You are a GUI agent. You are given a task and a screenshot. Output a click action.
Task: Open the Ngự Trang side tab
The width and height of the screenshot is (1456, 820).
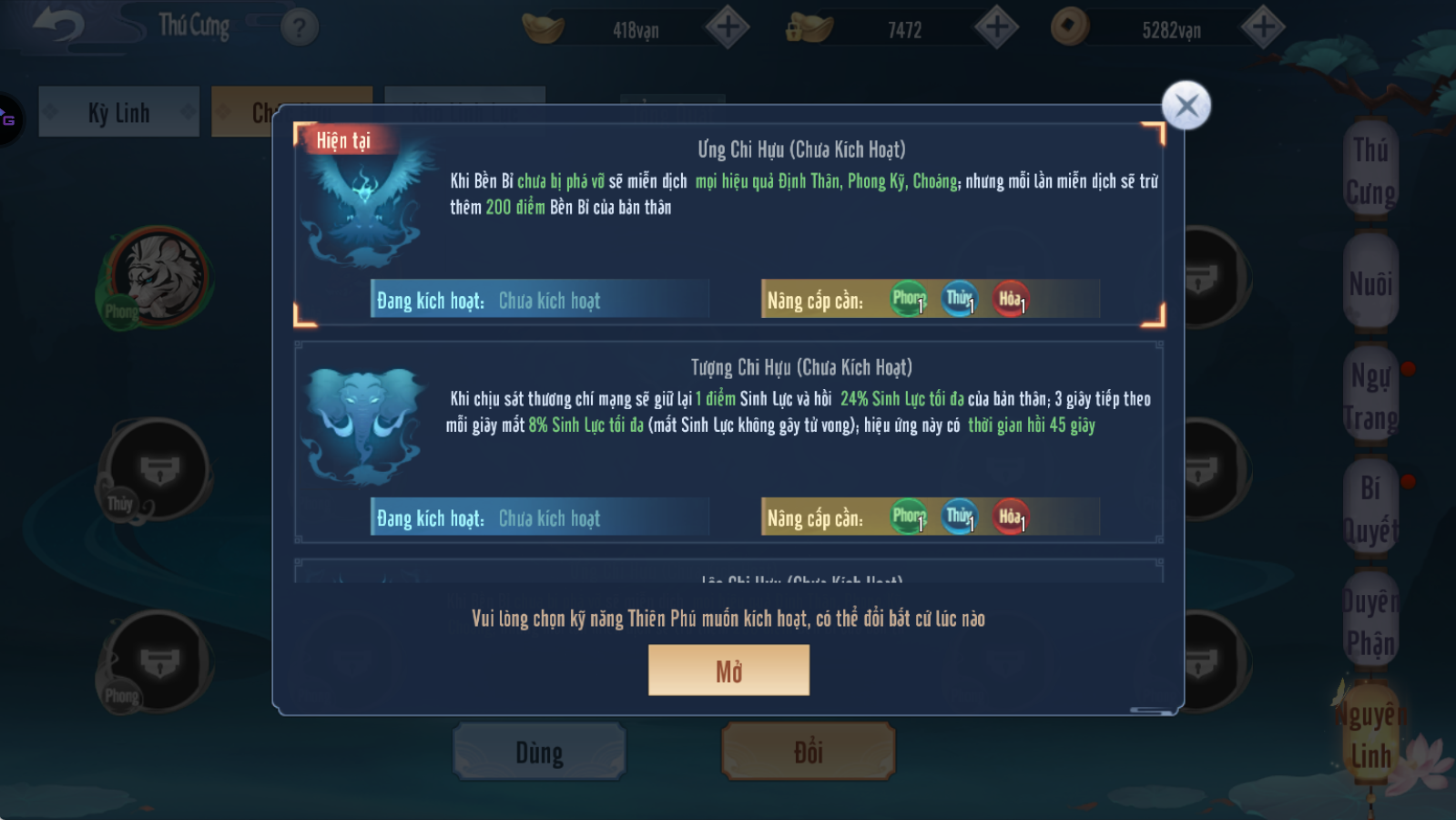point(1370,397)
